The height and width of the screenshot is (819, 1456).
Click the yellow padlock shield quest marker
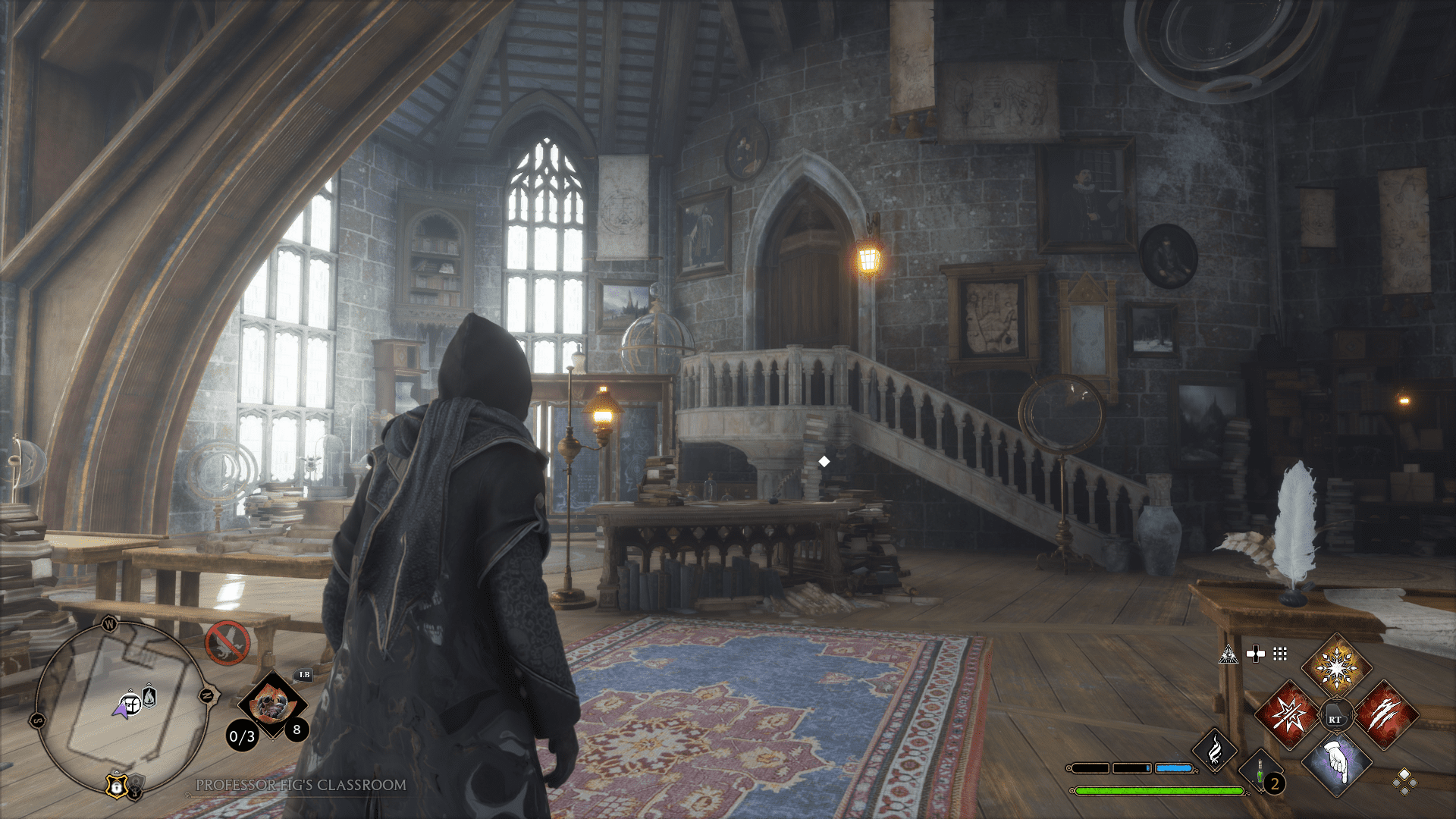point(116,786)
